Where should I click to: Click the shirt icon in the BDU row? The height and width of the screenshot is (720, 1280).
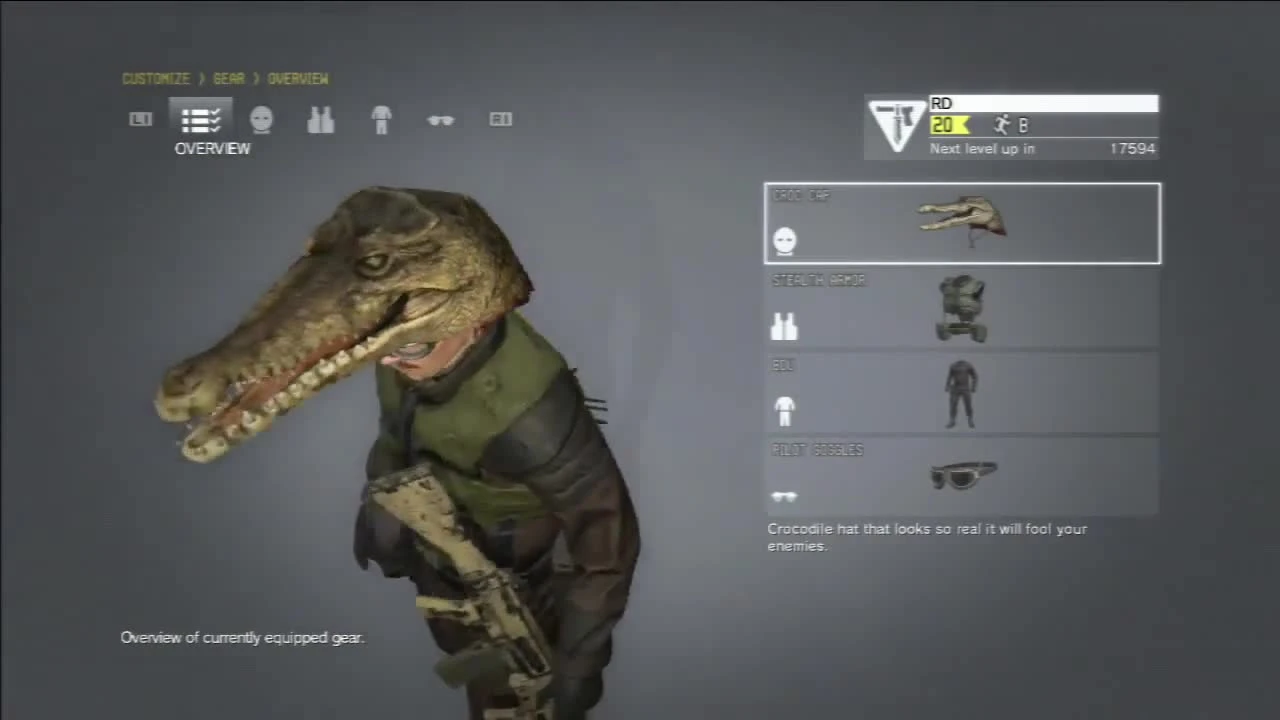784,410
